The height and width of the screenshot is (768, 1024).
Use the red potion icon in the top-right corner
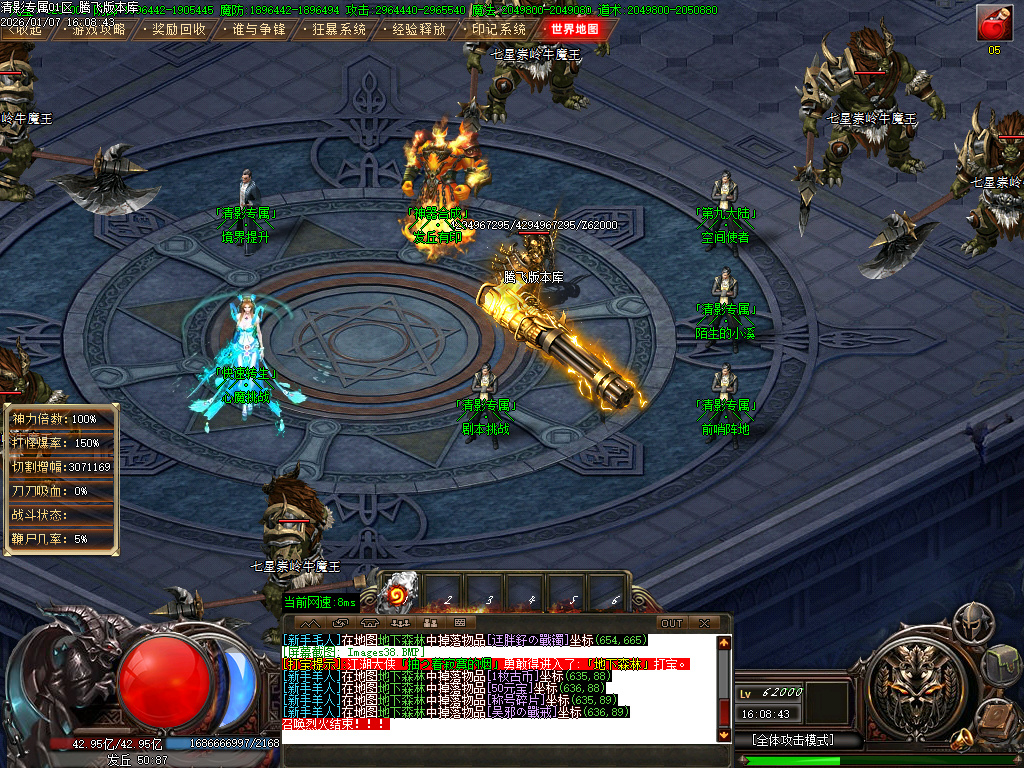[994, 23]
